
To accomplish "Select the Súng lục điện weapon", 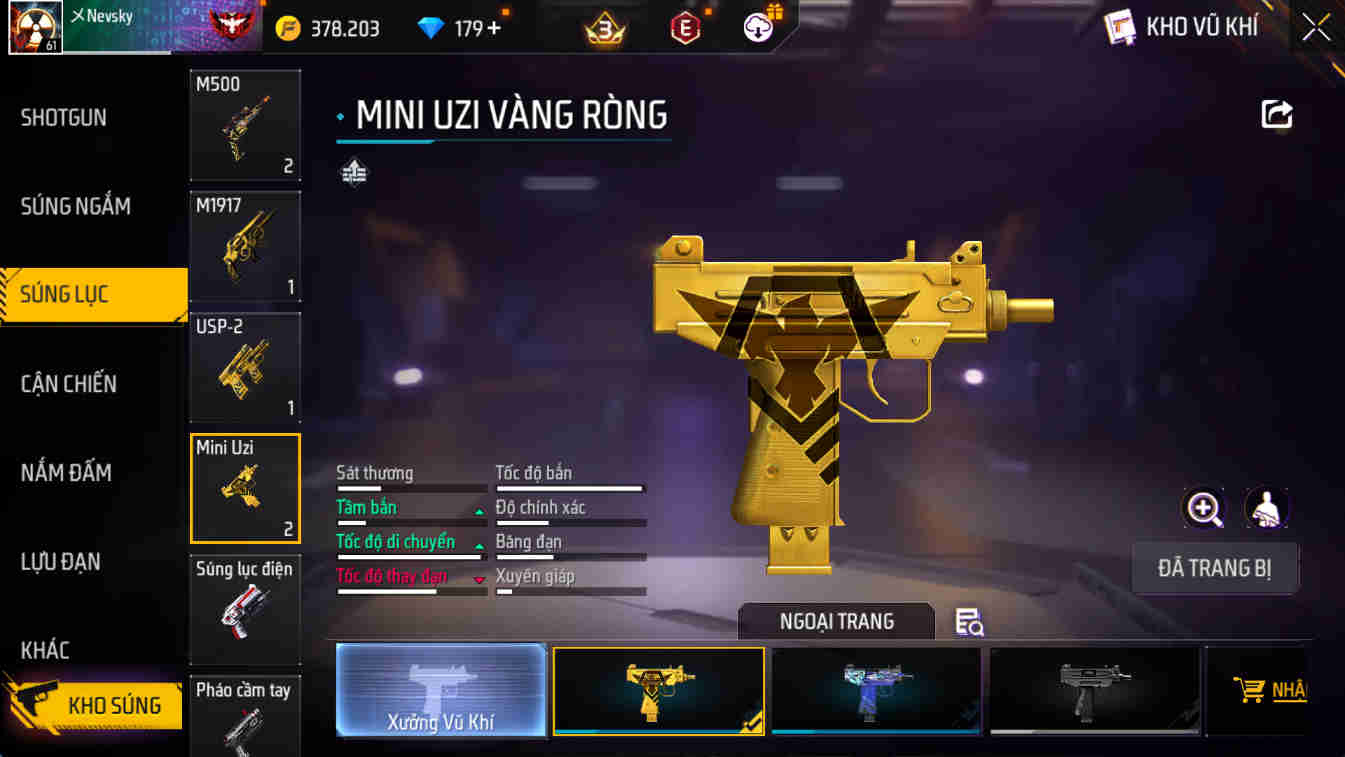I will coord(245,610).
